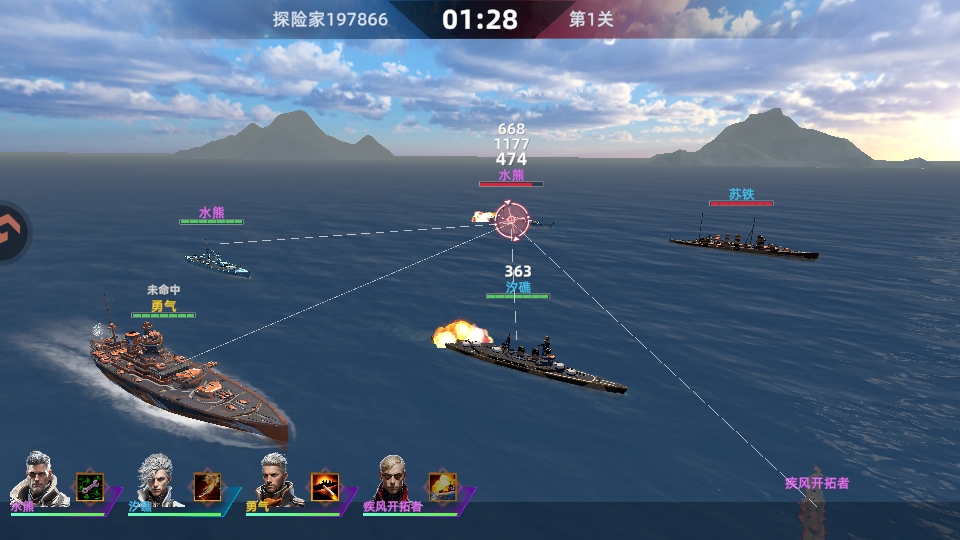Select the 疾风开拓者 commander portrait
960x540 pixels.
click(x=393, y=478)
